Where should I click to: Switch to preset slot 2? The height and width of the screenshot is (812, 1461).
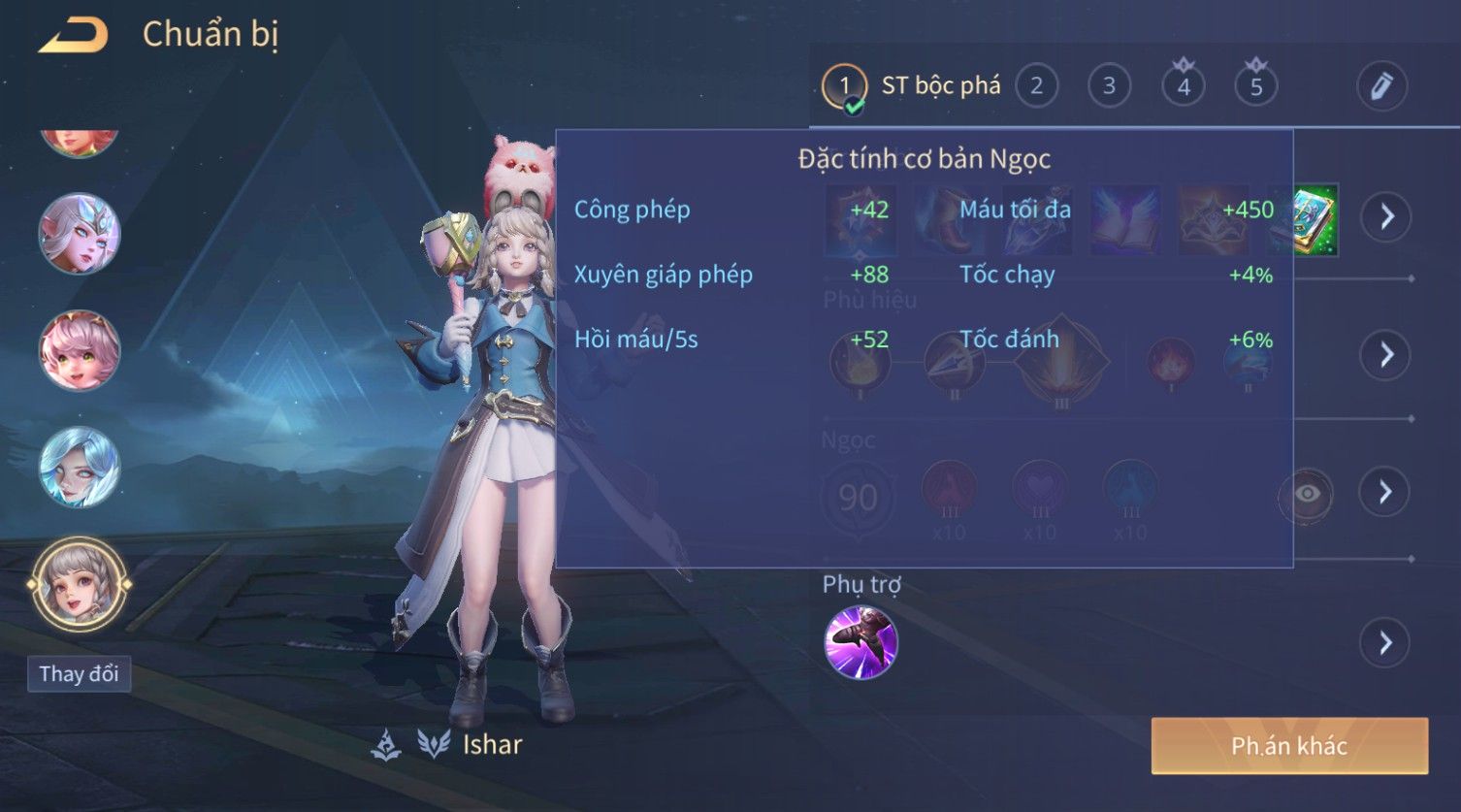click(1036, 86)
